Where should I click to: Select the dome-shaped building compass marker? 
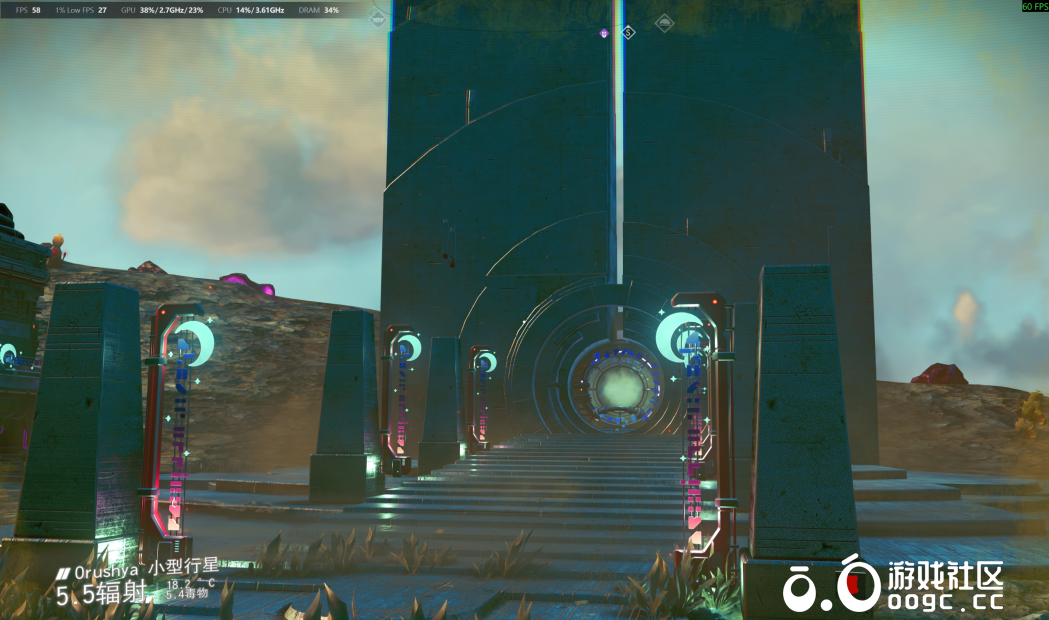[664, 22]
